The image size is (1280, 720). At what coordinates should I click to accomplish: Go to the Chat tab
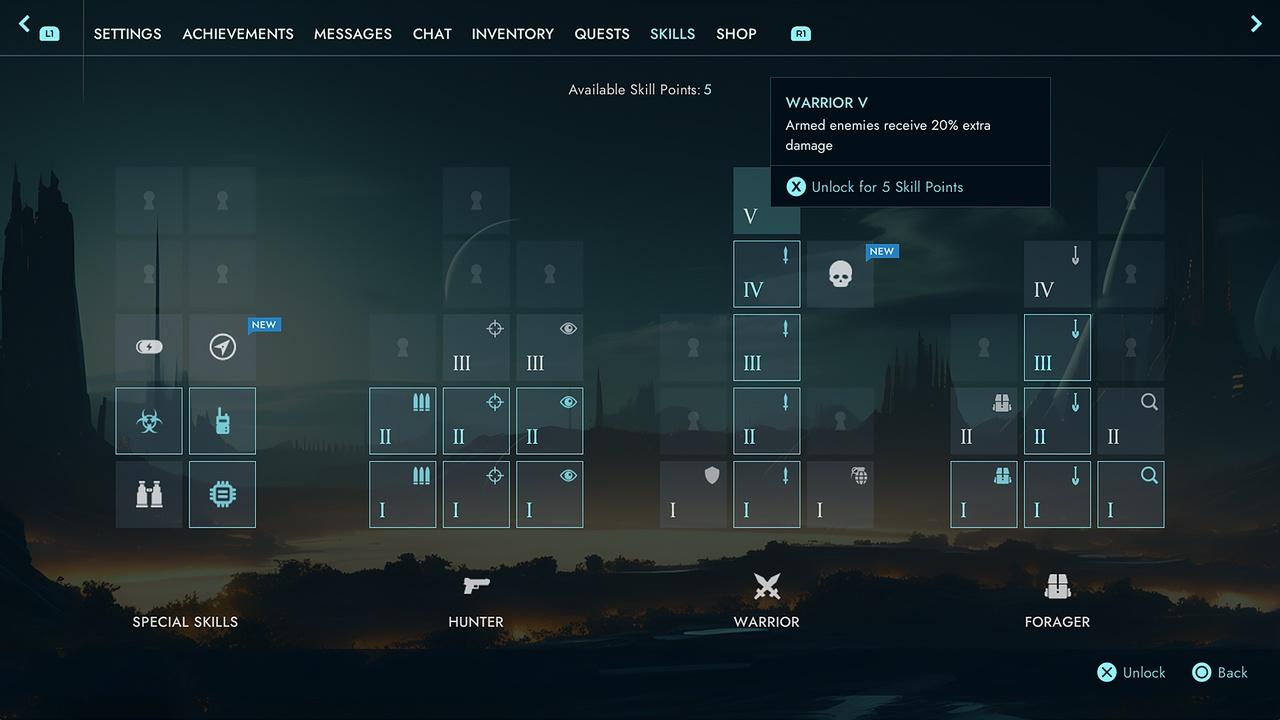(x=432, y=34)
